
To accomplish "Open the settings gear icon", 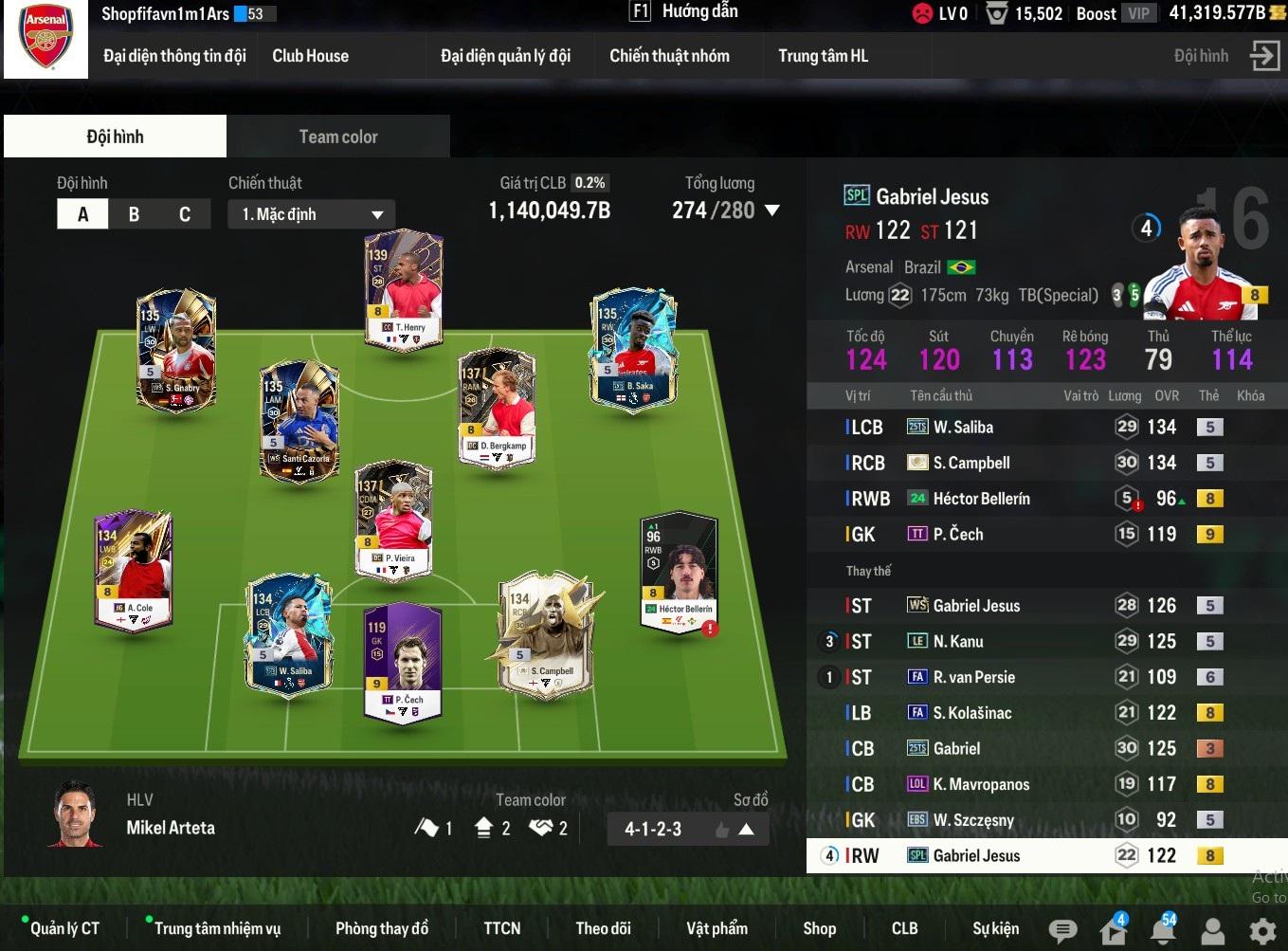I will pyautogui.click(x=1262, y=931).
